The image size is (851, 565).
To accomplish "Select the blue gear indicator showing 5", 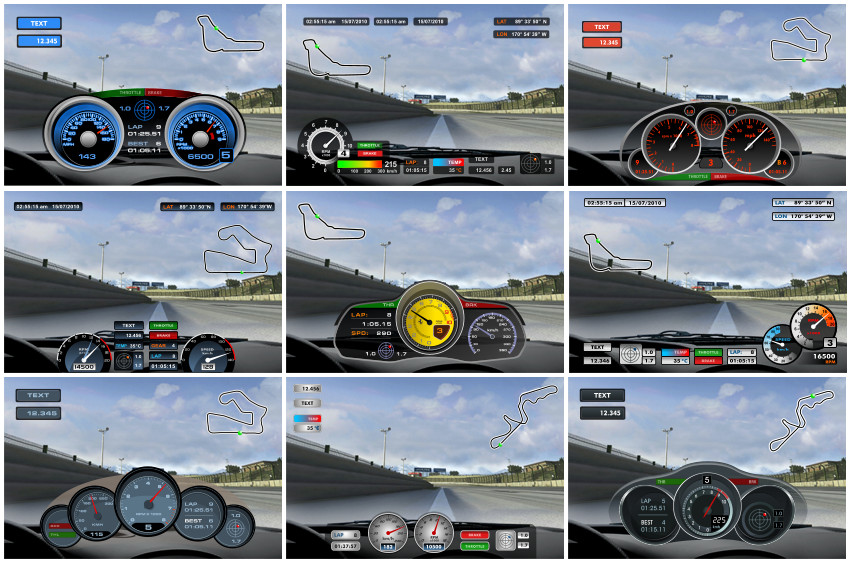I will pos(225,155).
